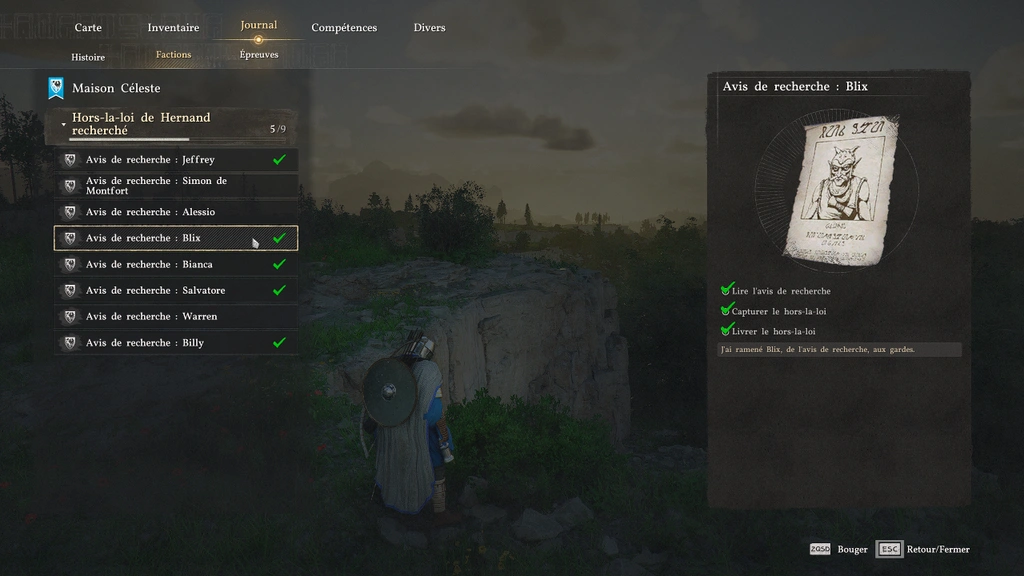The image size is (1024, 576).
Task: Collapse the Hors-la-loi de Hernand recherché group
Action: pyautogui.click(x=64, y=124)
